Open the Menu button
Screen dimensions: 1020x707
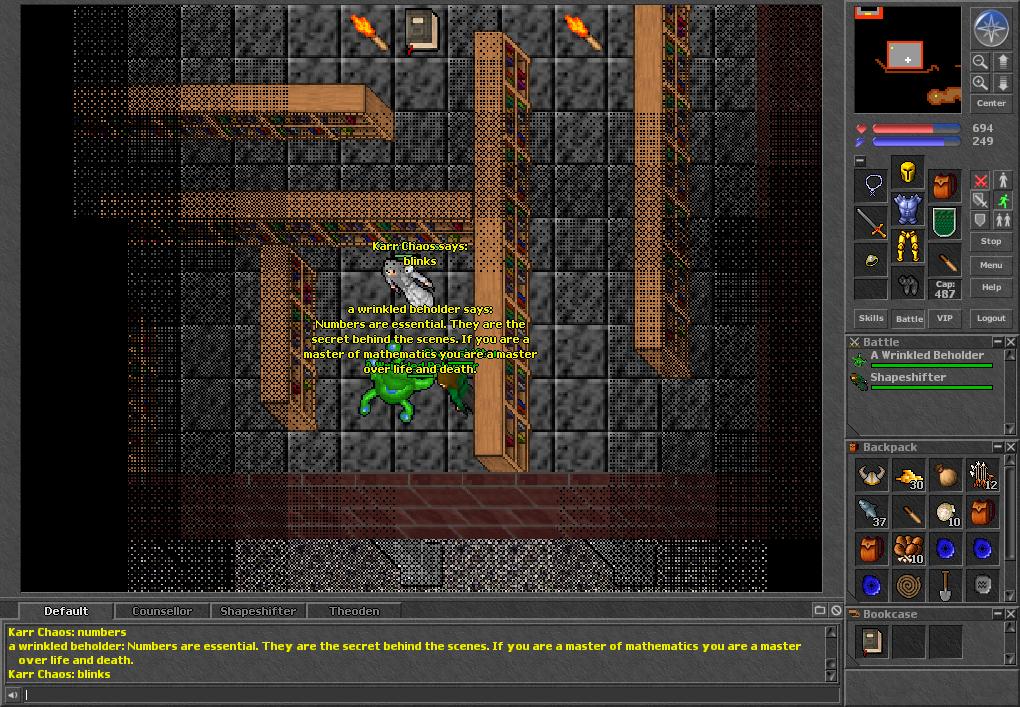[x=990, y=265]
